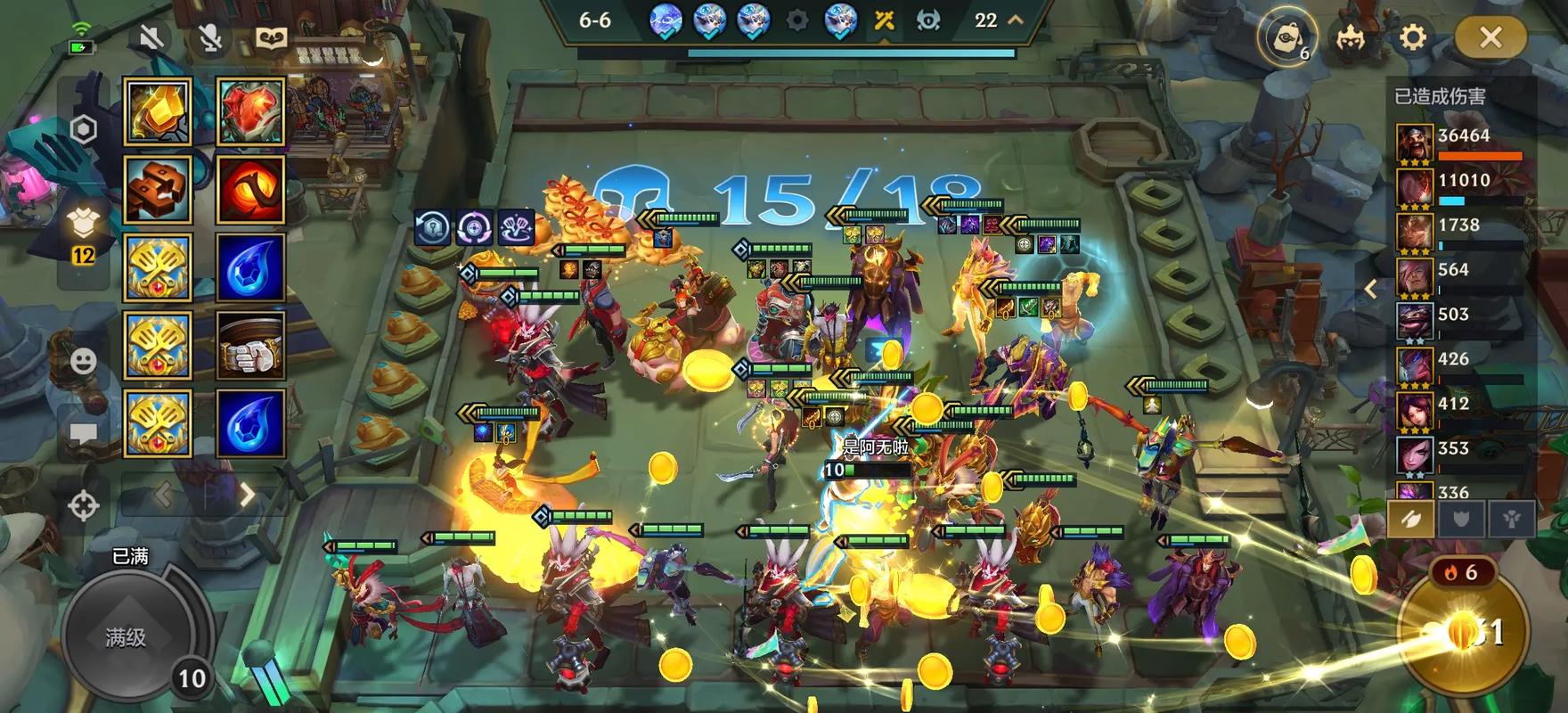Select the red heart gem item
The width and height of the screenshot is (1568, 713).
[x=250, y=111]
